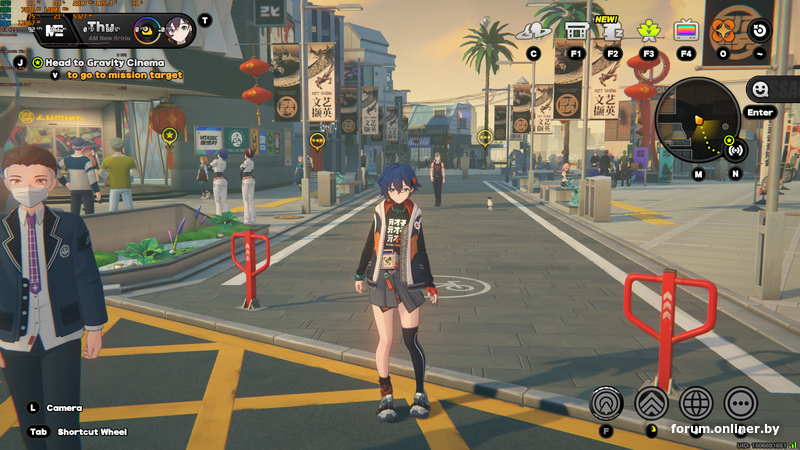Click the orange four-petal icon
The height and width of the screenshot is (450, 800).
[723, 30]
